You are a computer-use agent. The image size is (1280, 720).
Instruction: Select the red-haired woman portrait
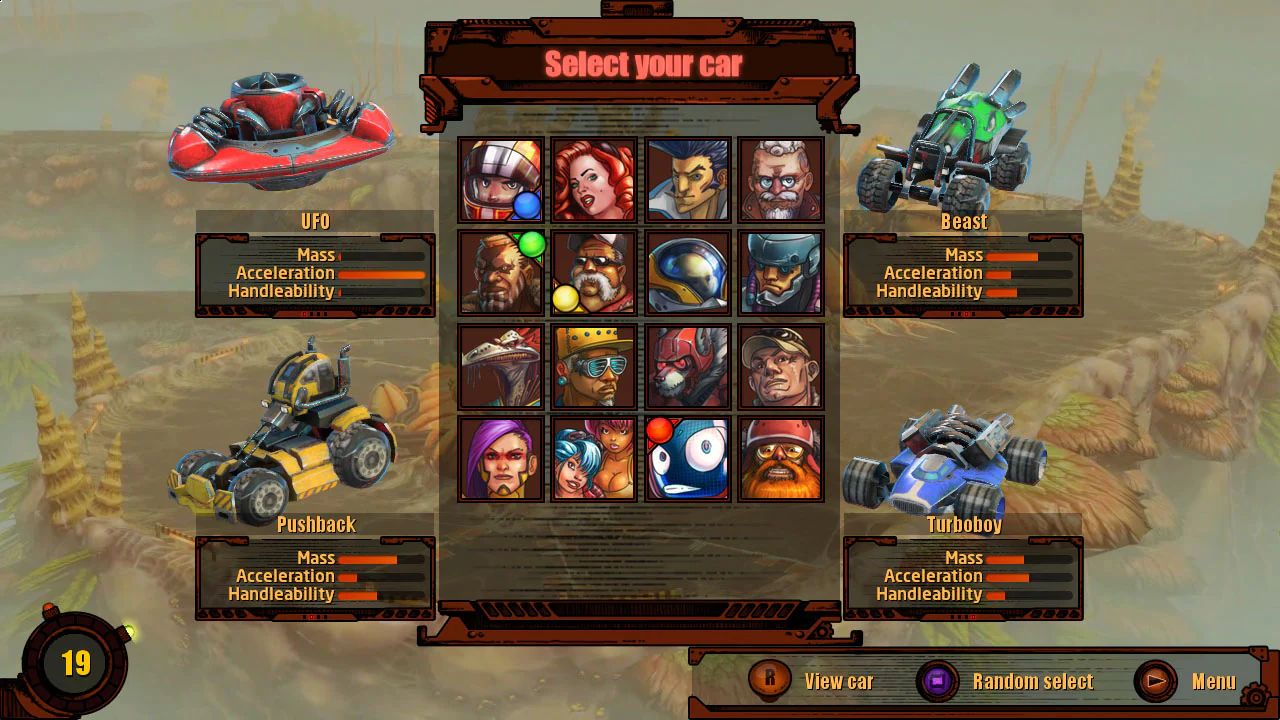coord(594,180)
